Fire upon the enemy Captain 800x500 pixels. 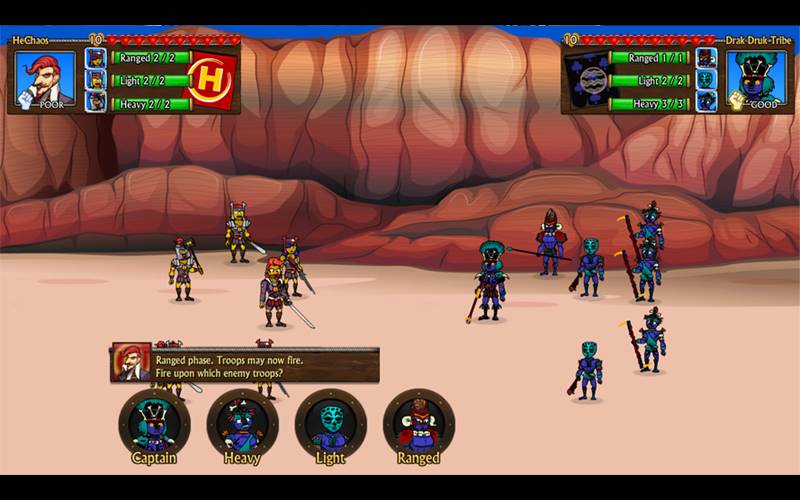154,424
